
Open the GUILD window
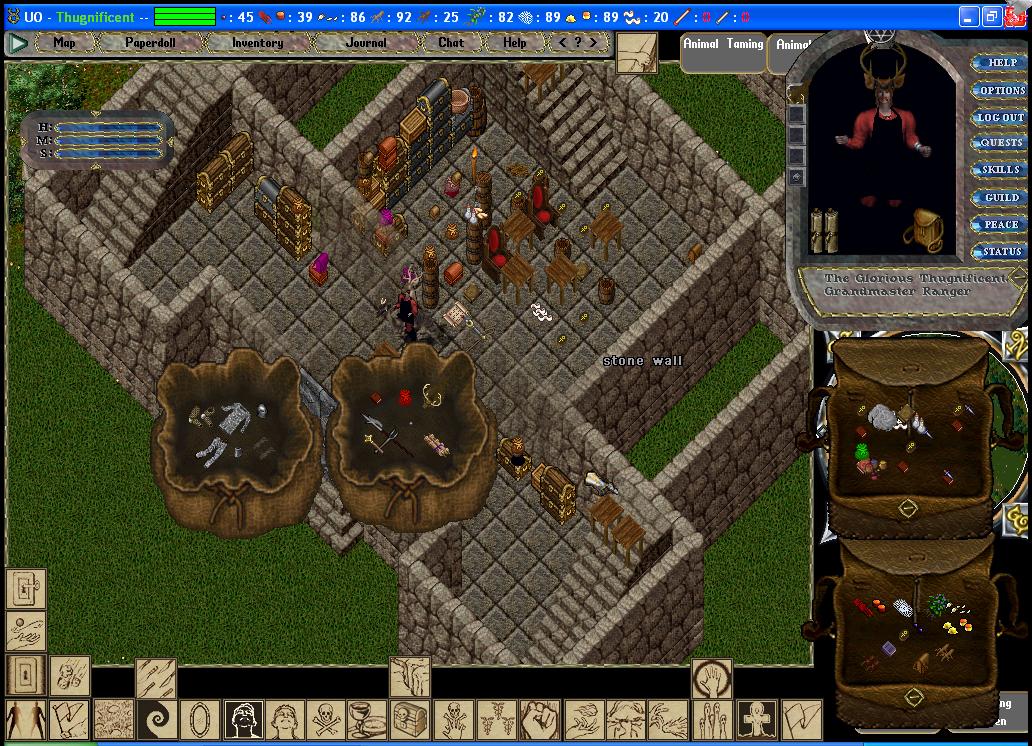pyautogui.click(x=1000, y=198)
